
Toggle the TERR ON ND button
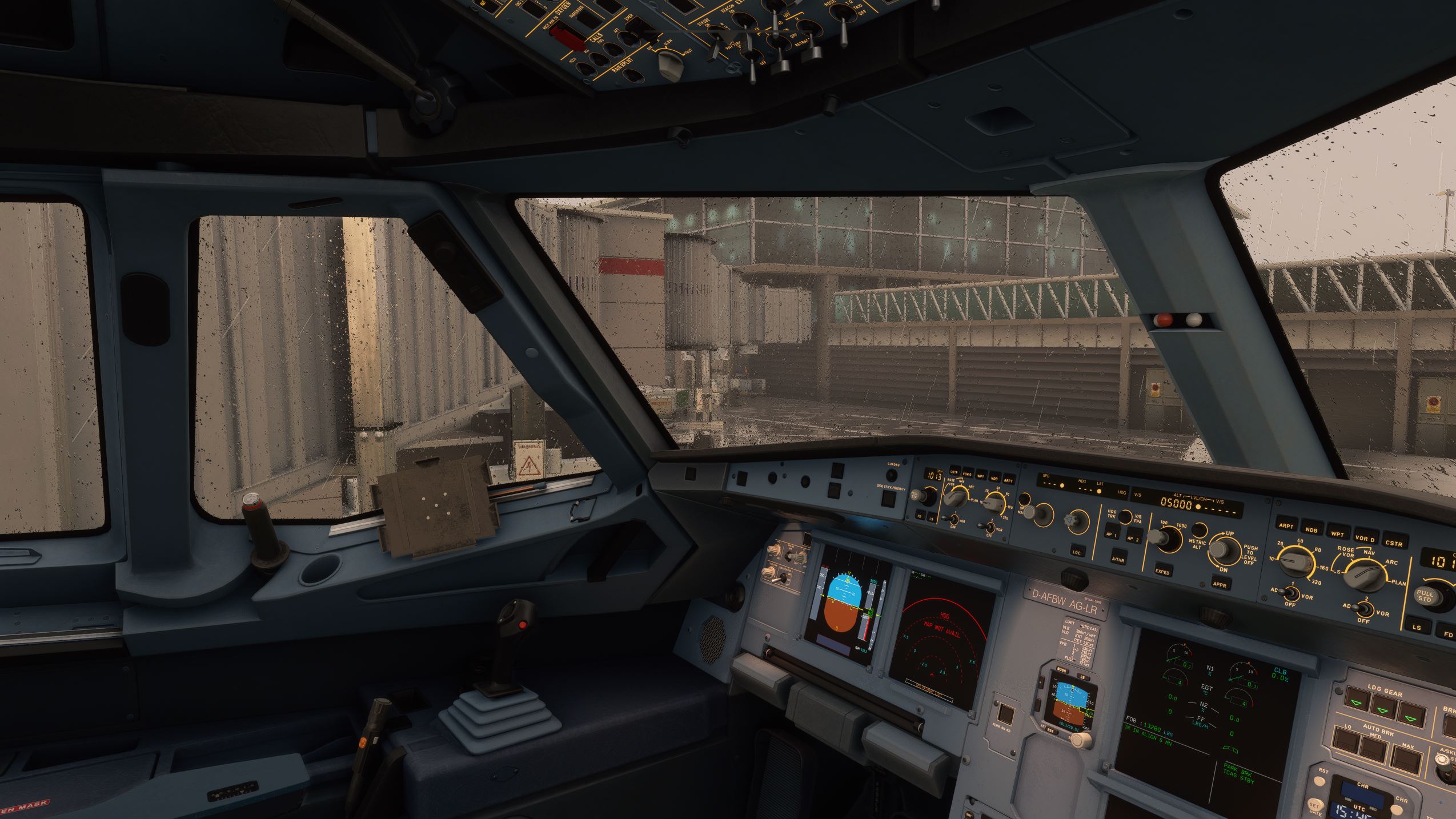[1006, 714]
